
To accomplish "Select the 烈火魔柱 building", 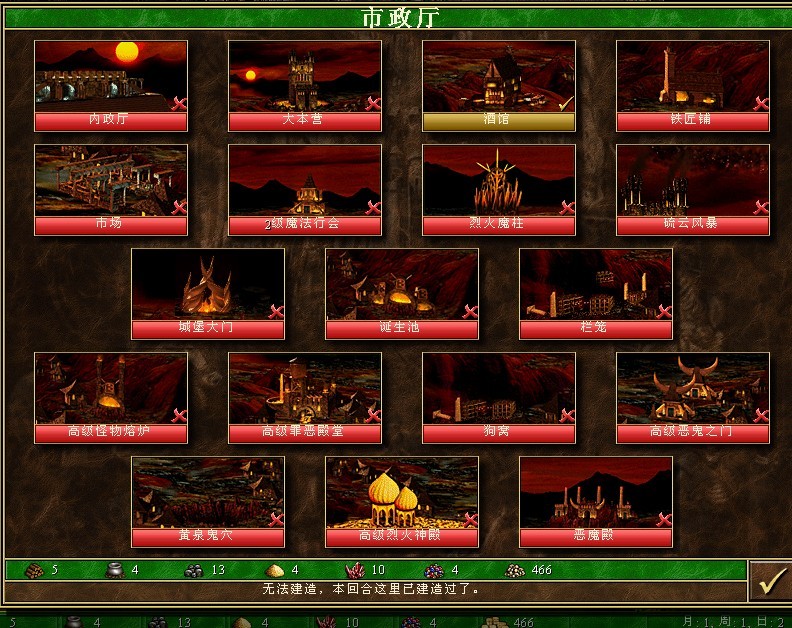I will [x=499, y=190].
